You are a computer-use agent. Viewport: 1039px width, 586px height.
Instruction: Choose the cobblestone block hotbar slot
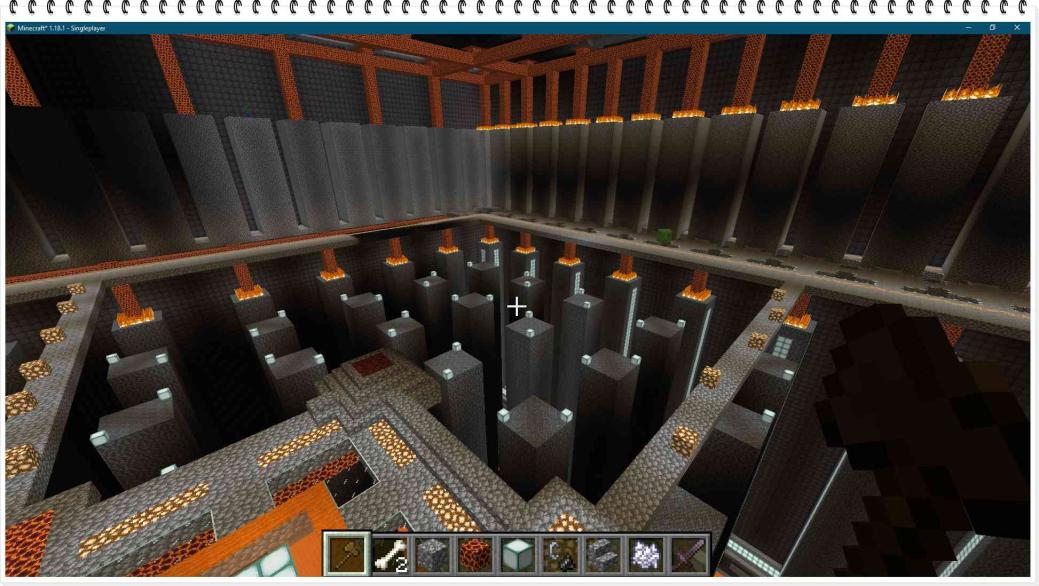point(432,554)
